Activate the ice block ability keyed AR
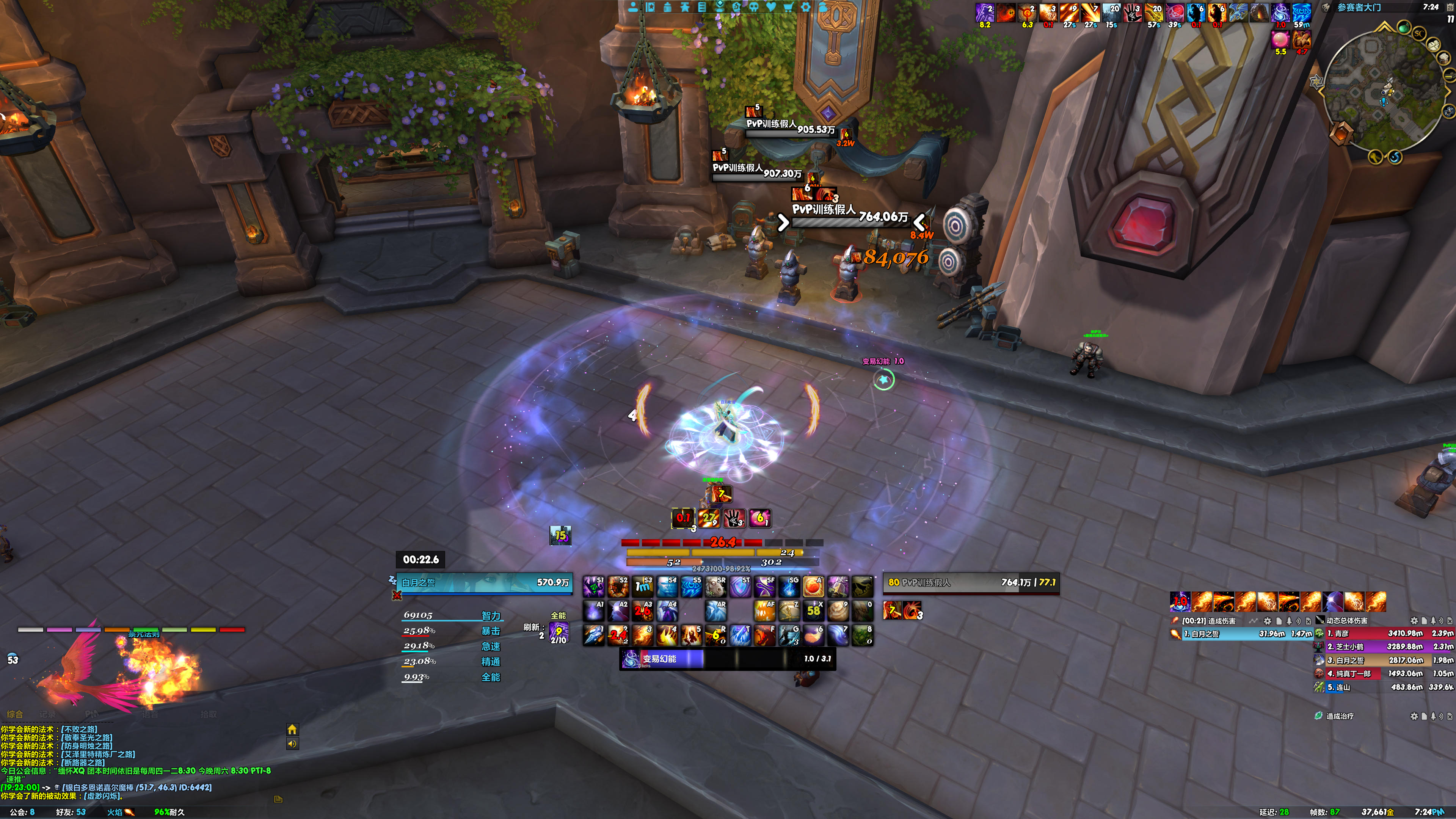1456x819 pixels. click(715, 611)
